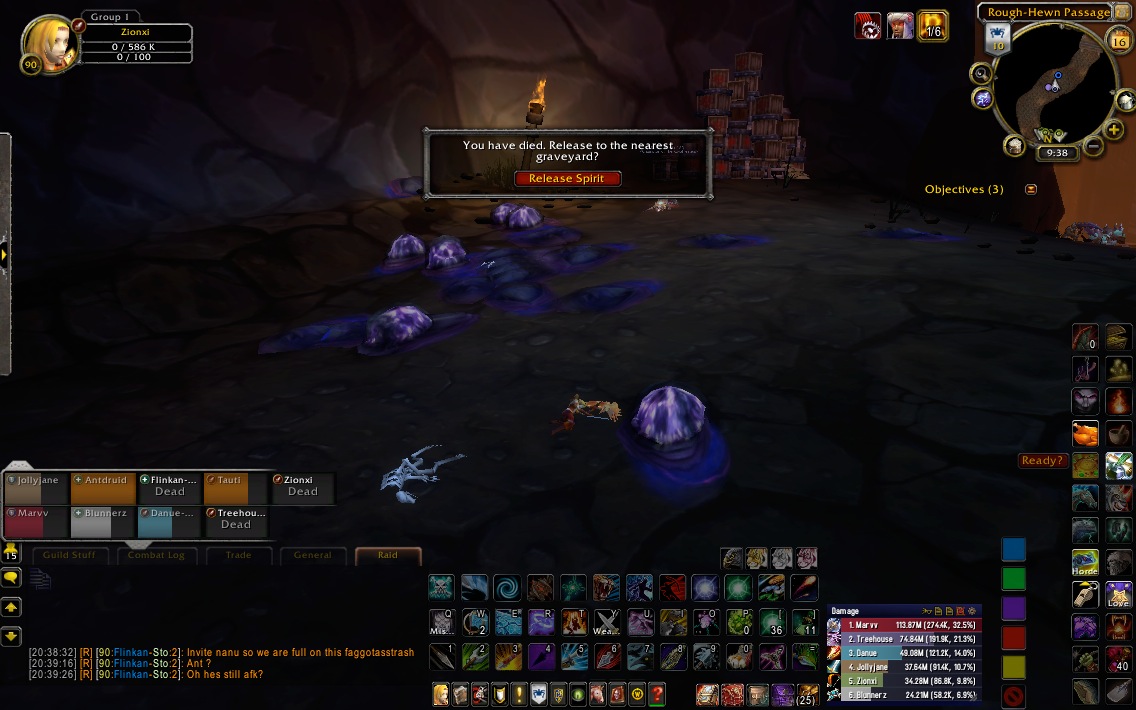This screenshot has width=1136, height=710.
Task: Click the Release Spirit button
Action: [567, 179]
